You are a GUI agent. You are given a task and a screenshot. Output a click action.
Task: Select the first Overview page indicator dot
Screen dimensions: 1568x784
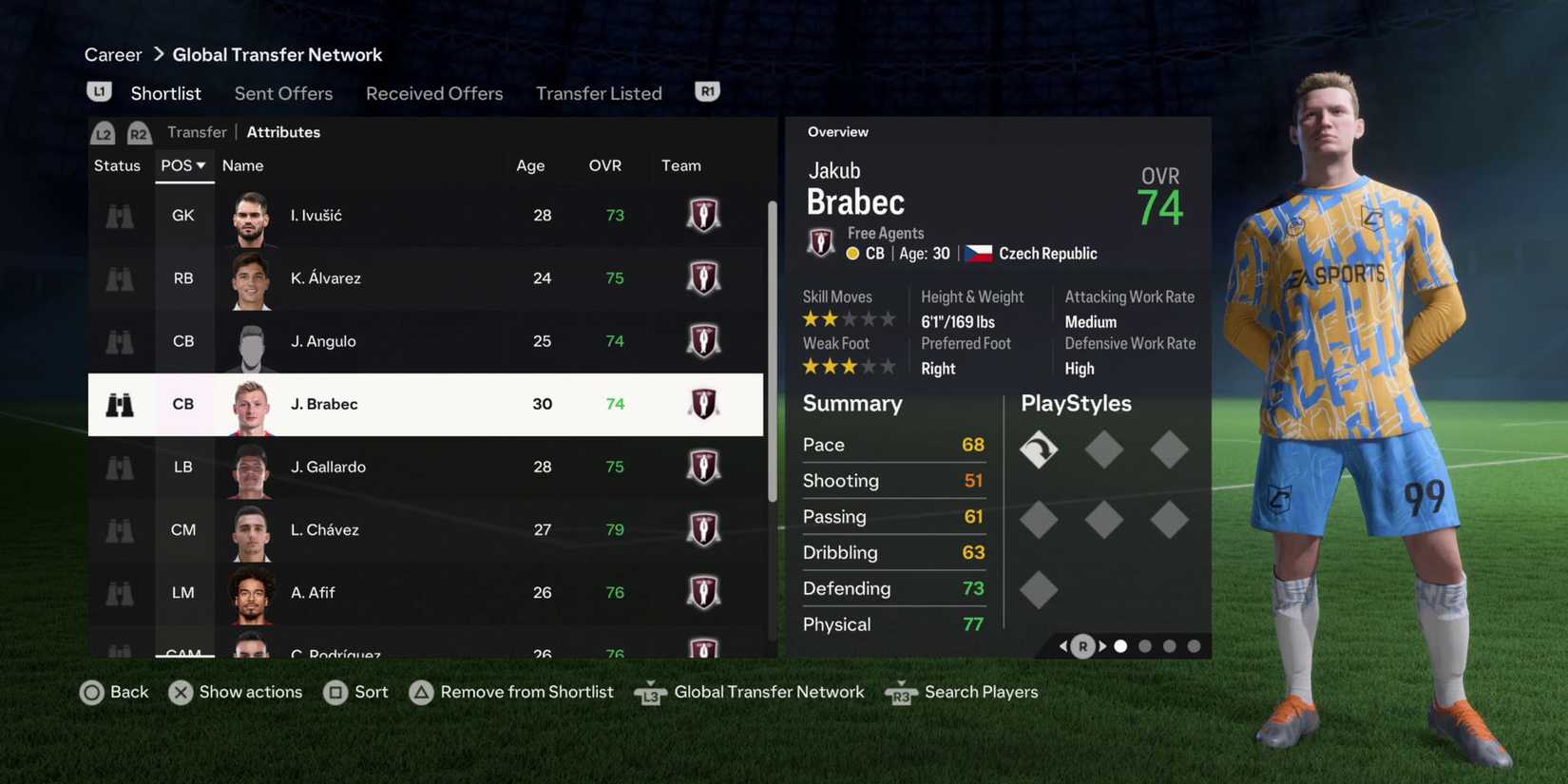coord(1120,645)
